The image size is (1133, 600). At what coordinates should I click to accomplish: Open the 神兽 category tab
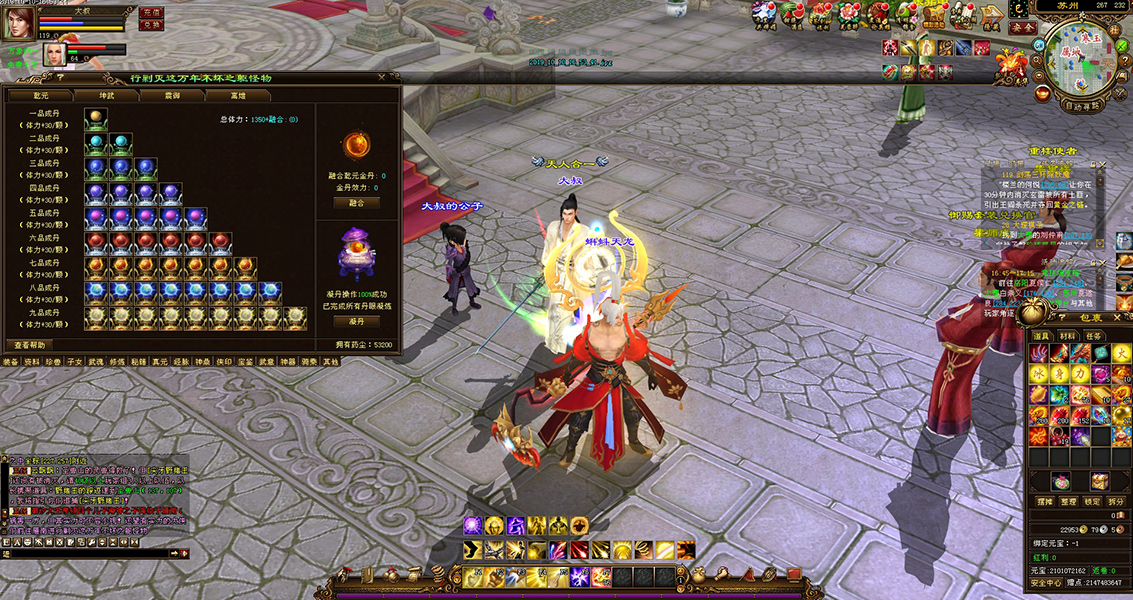[204, 362]
